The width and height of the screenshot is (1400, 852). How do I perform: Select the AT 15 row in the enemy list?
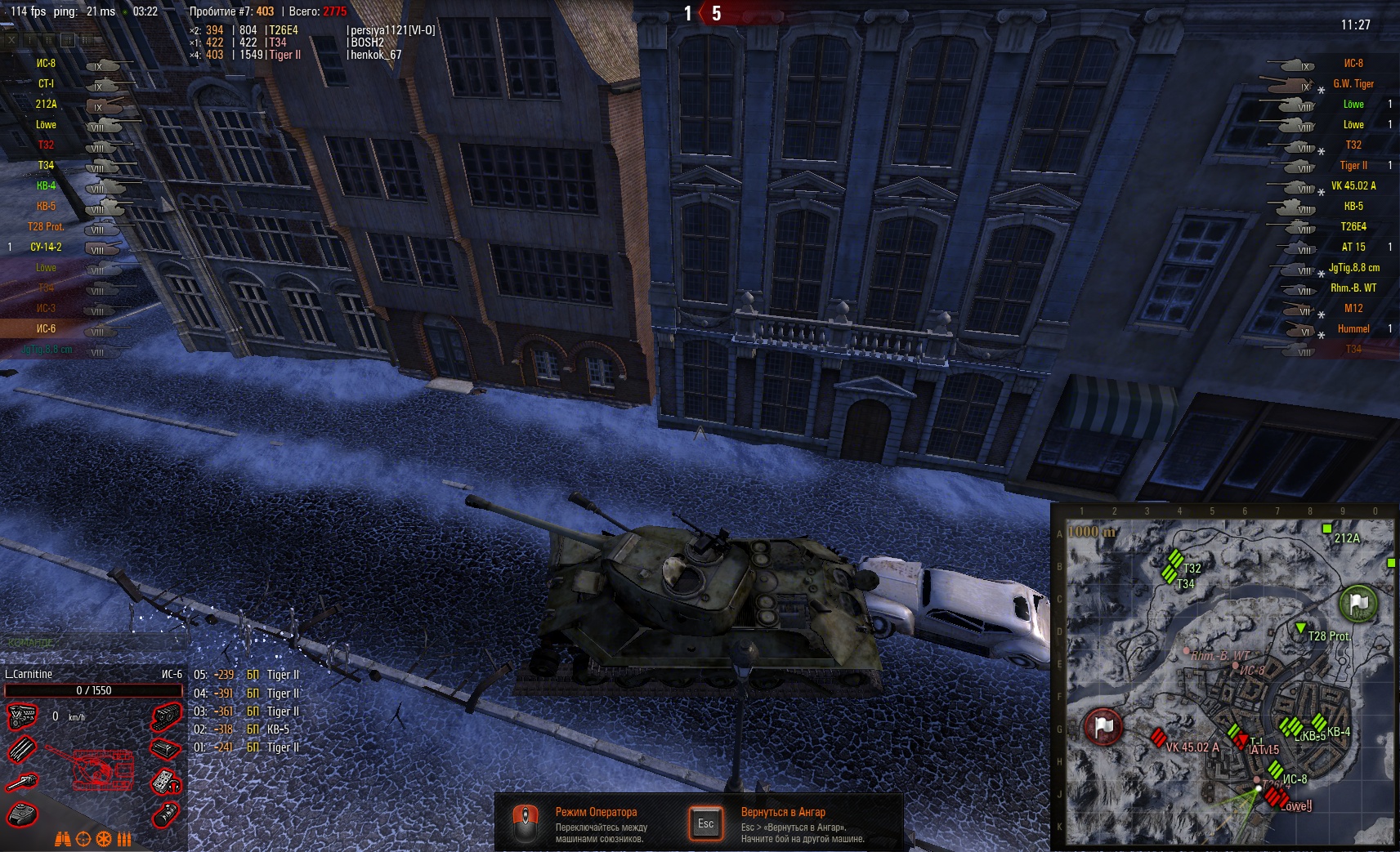pyautogui.click(x=1353, y=248)
